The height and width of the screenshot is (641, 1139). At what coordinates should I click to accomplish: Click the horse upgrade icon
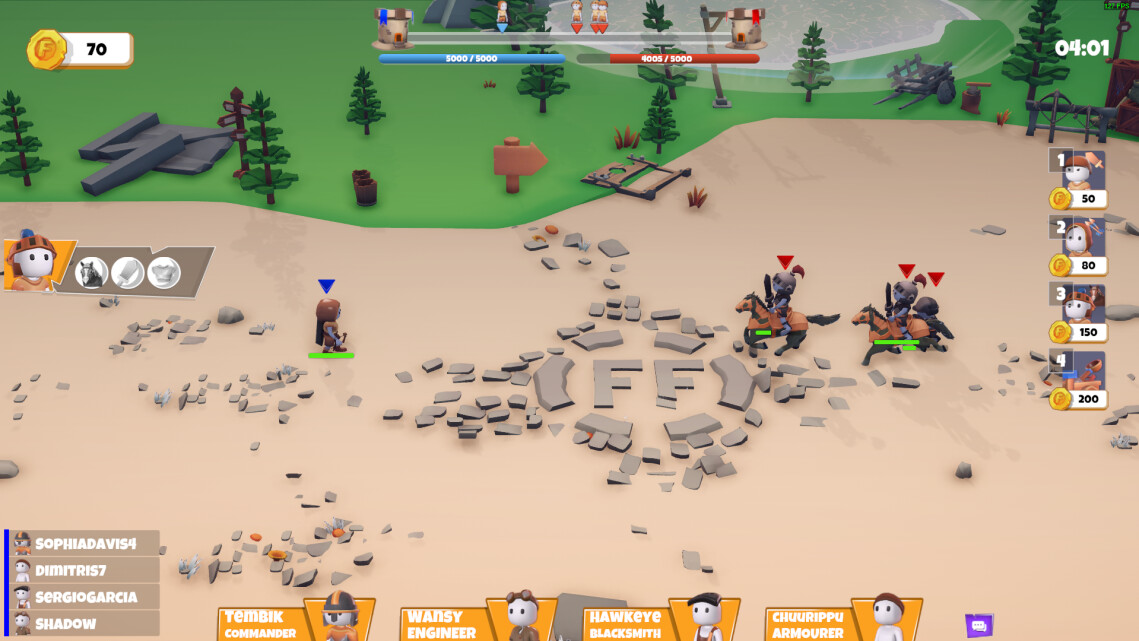pyautogui.click(x=91, y=273)
